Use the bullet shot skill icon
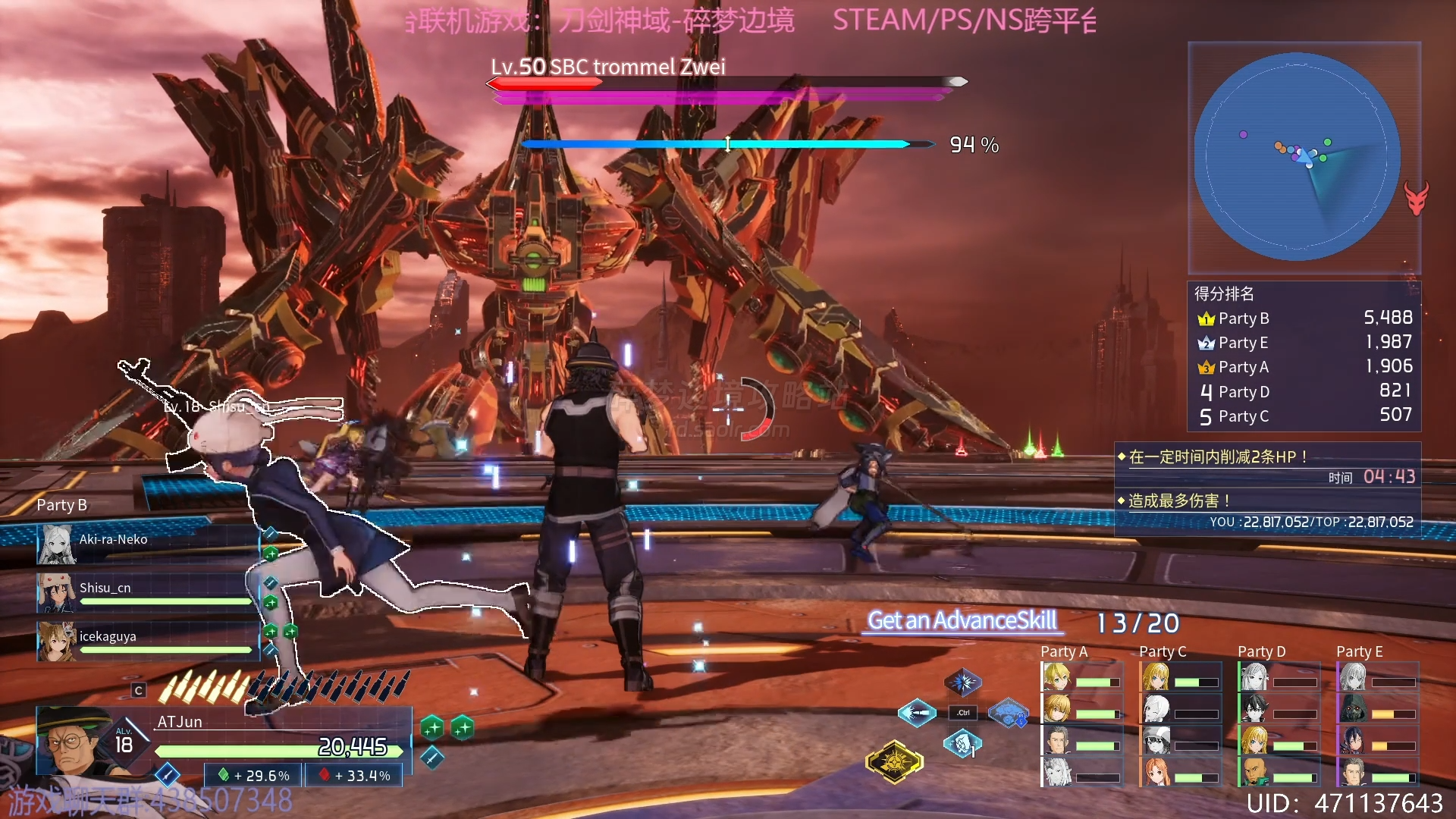This screenshot has height=819, width=1456. (x=917, y=713)
